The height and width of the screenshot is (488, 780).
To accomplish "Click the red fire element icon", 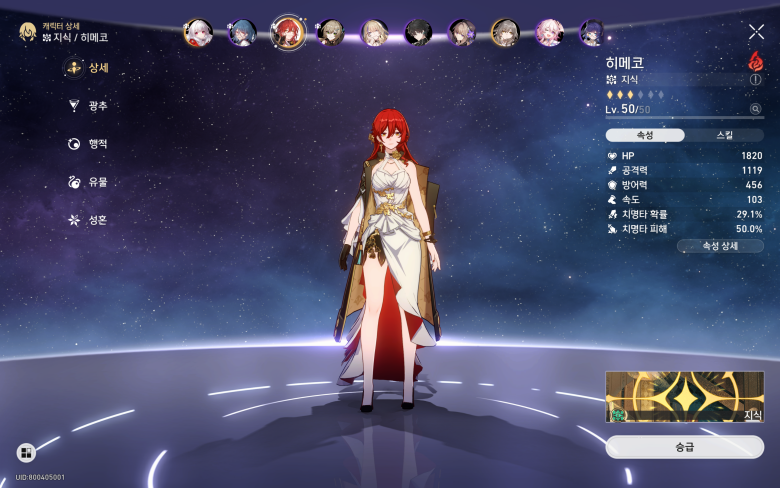I will (755, 61).
